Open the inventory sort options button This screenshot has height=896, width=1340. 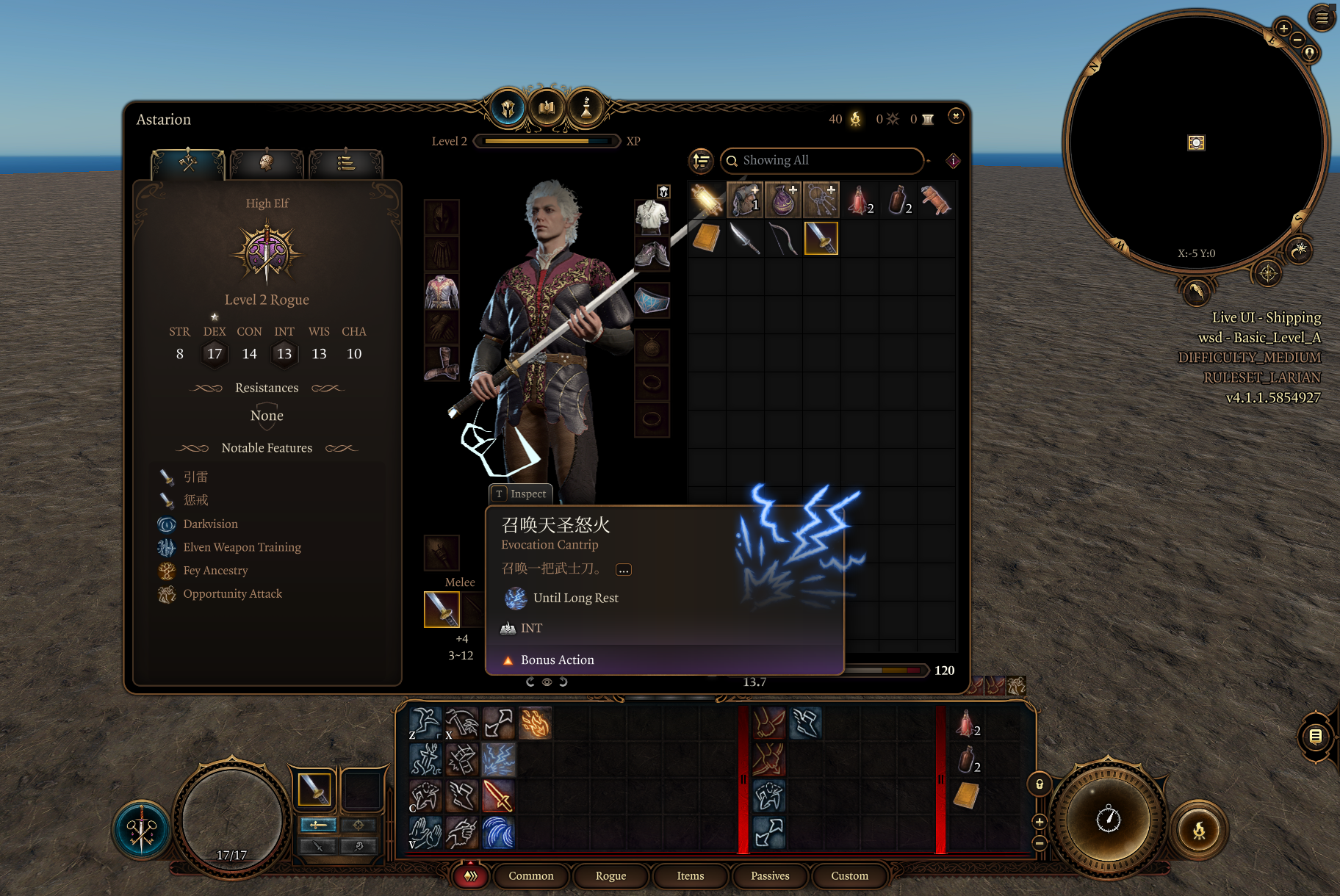(702, 160)
